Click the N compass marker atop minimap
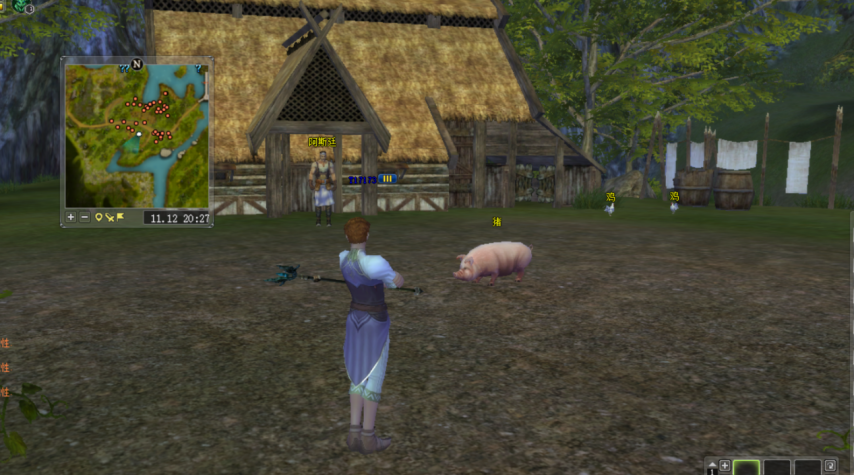The height and width of the screenshot is (475, 854). pos(137,64)
